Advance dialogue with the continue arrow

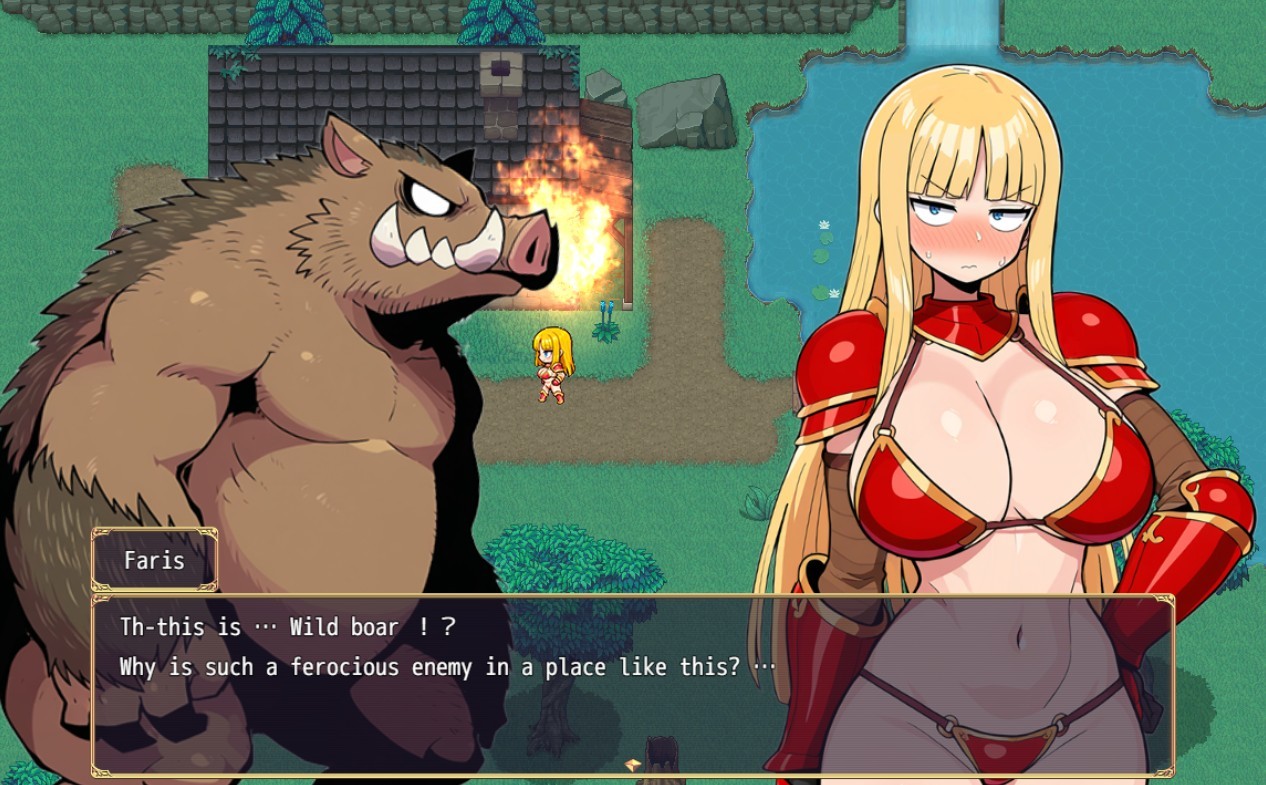(632, 765)
